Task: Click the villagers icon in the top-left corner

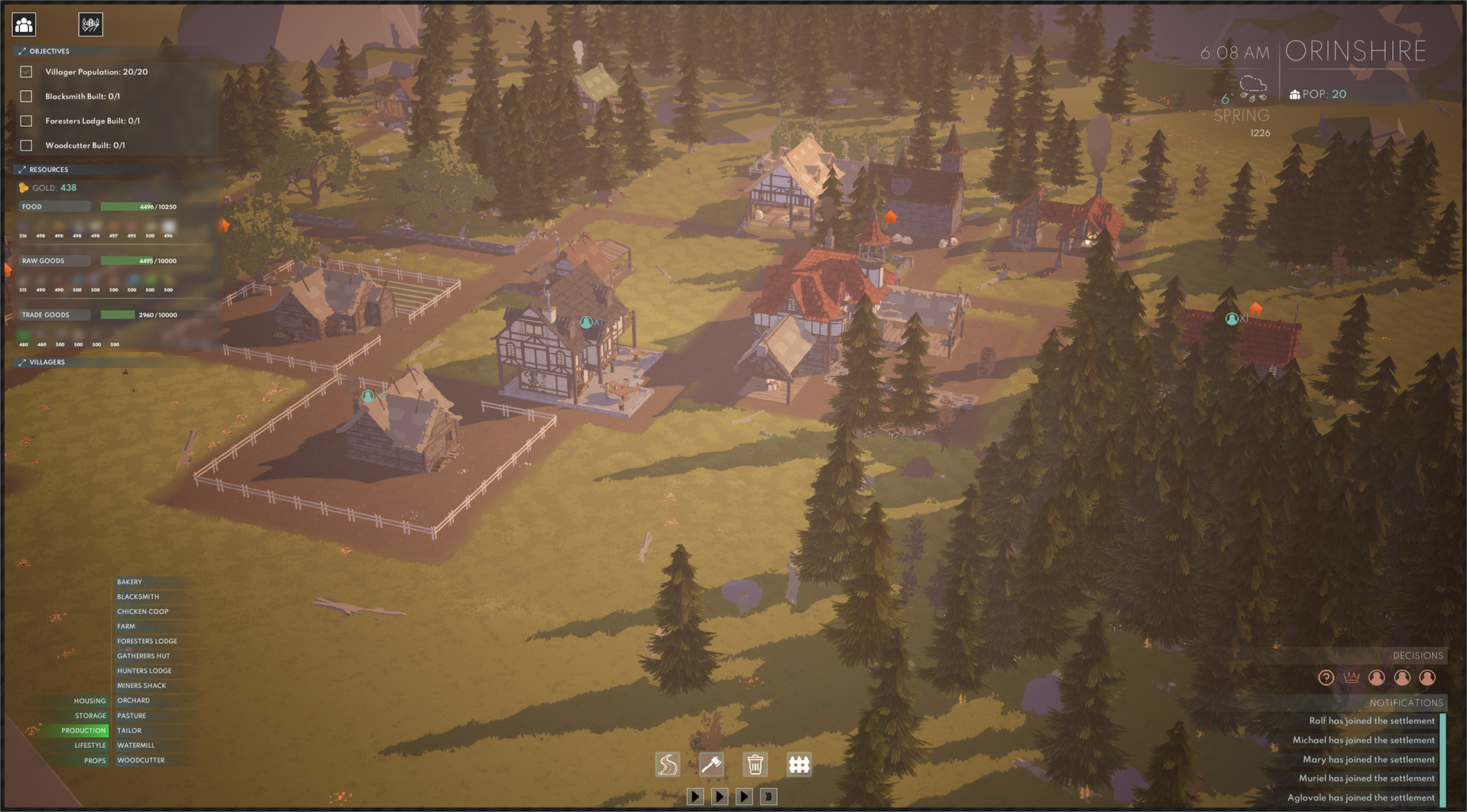Action: (23, 24)
